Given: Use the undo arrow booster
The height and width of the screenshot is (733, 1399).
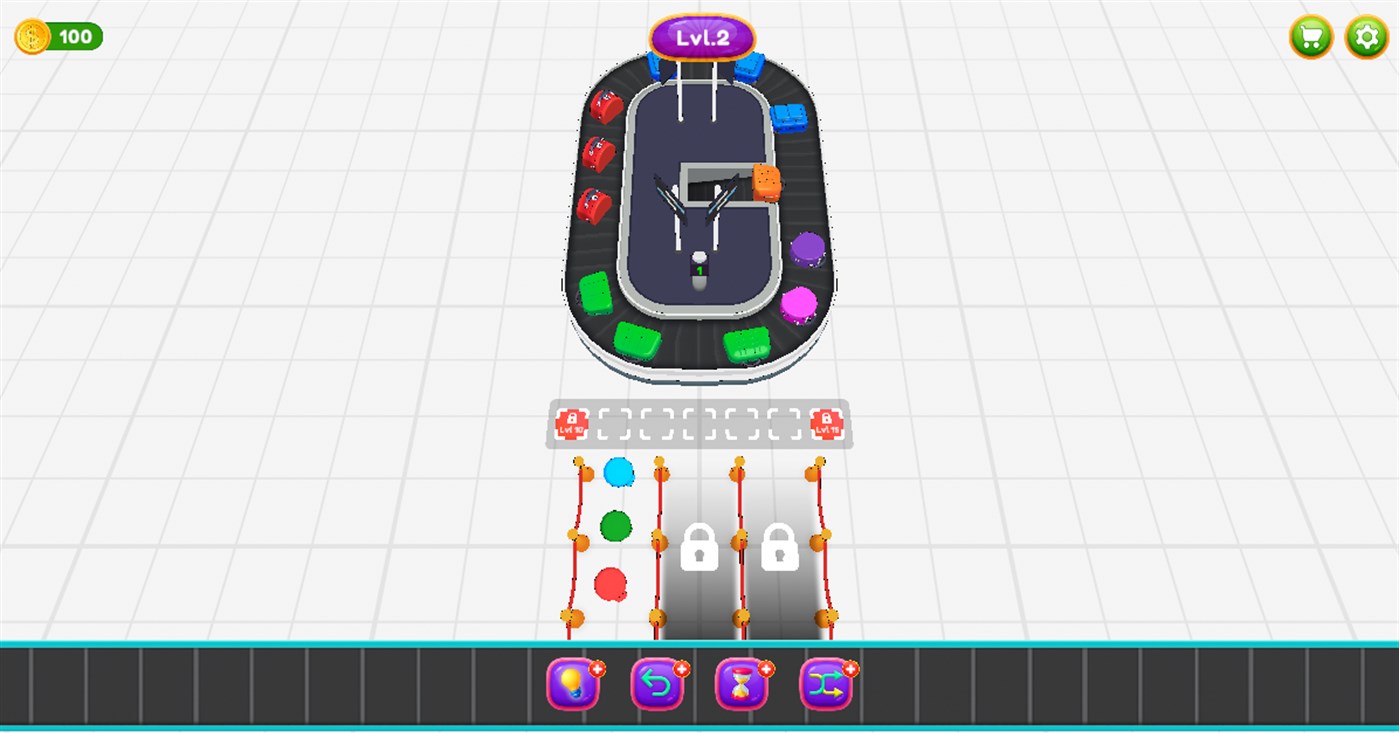Looking at the screenshot, I should pyautogui.click(x=656, y=684).
